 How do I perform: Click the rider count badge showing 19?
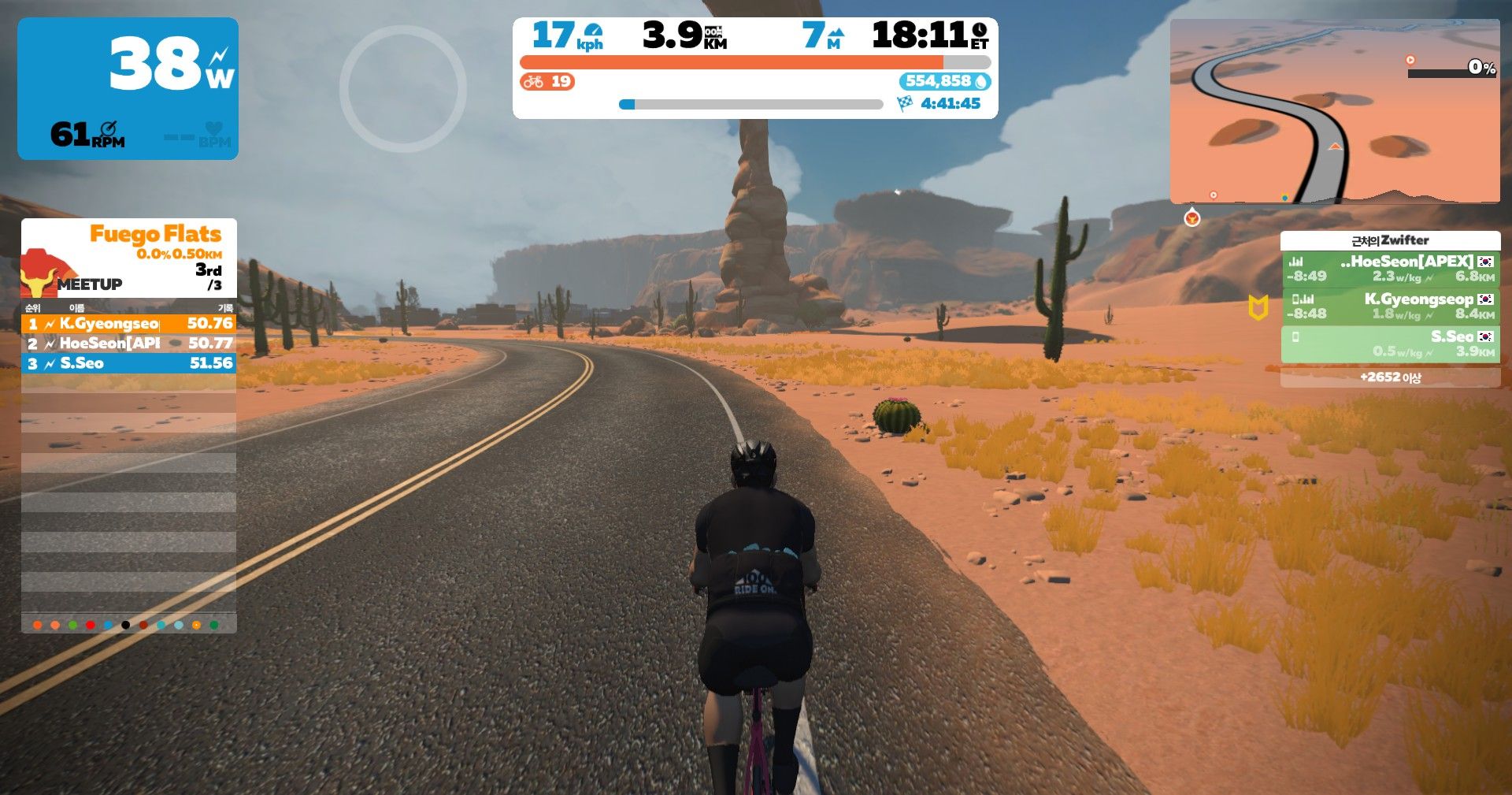[x=547, y=81]
